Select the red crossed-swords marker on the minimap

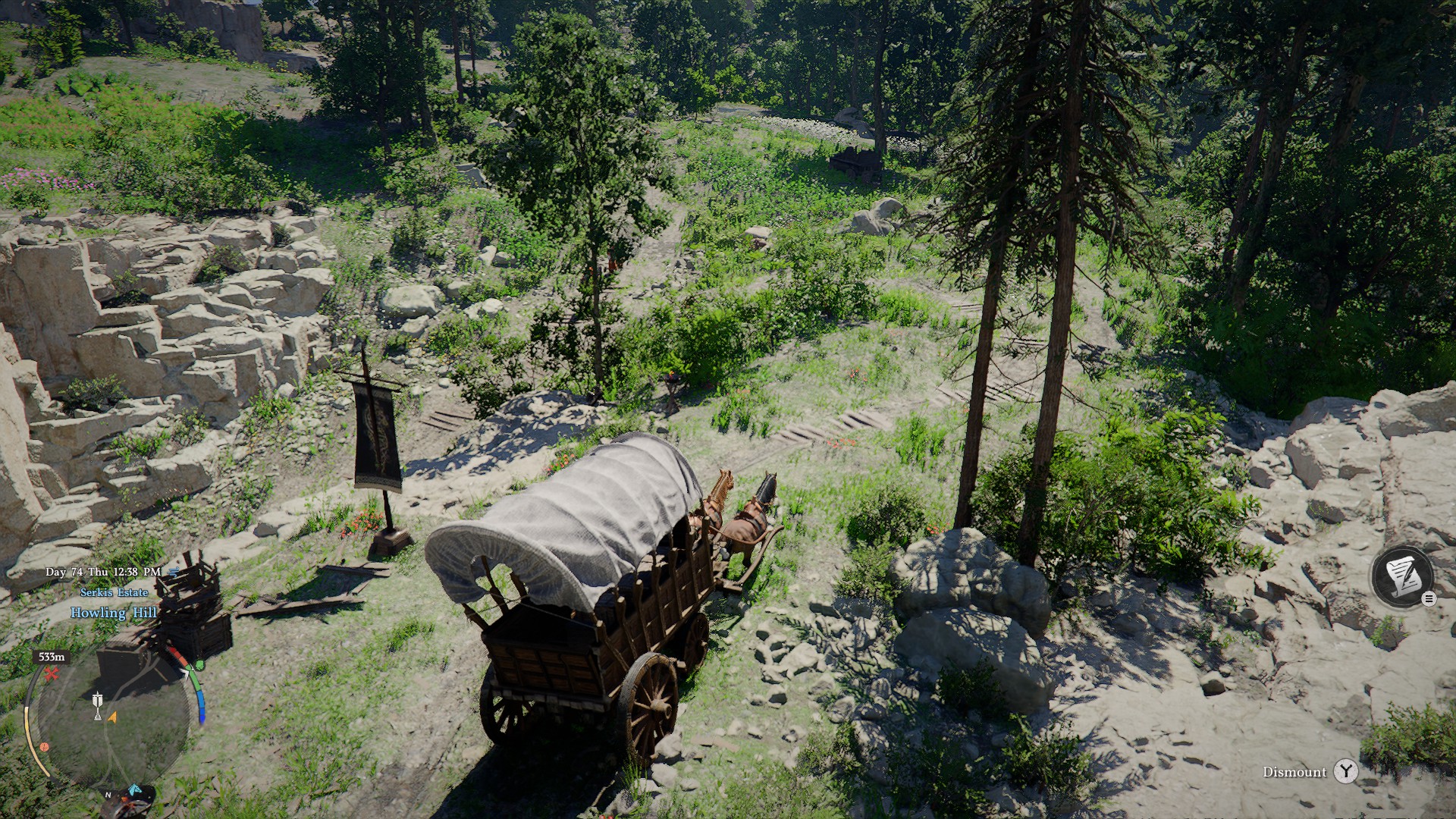[x=52, y=672]
